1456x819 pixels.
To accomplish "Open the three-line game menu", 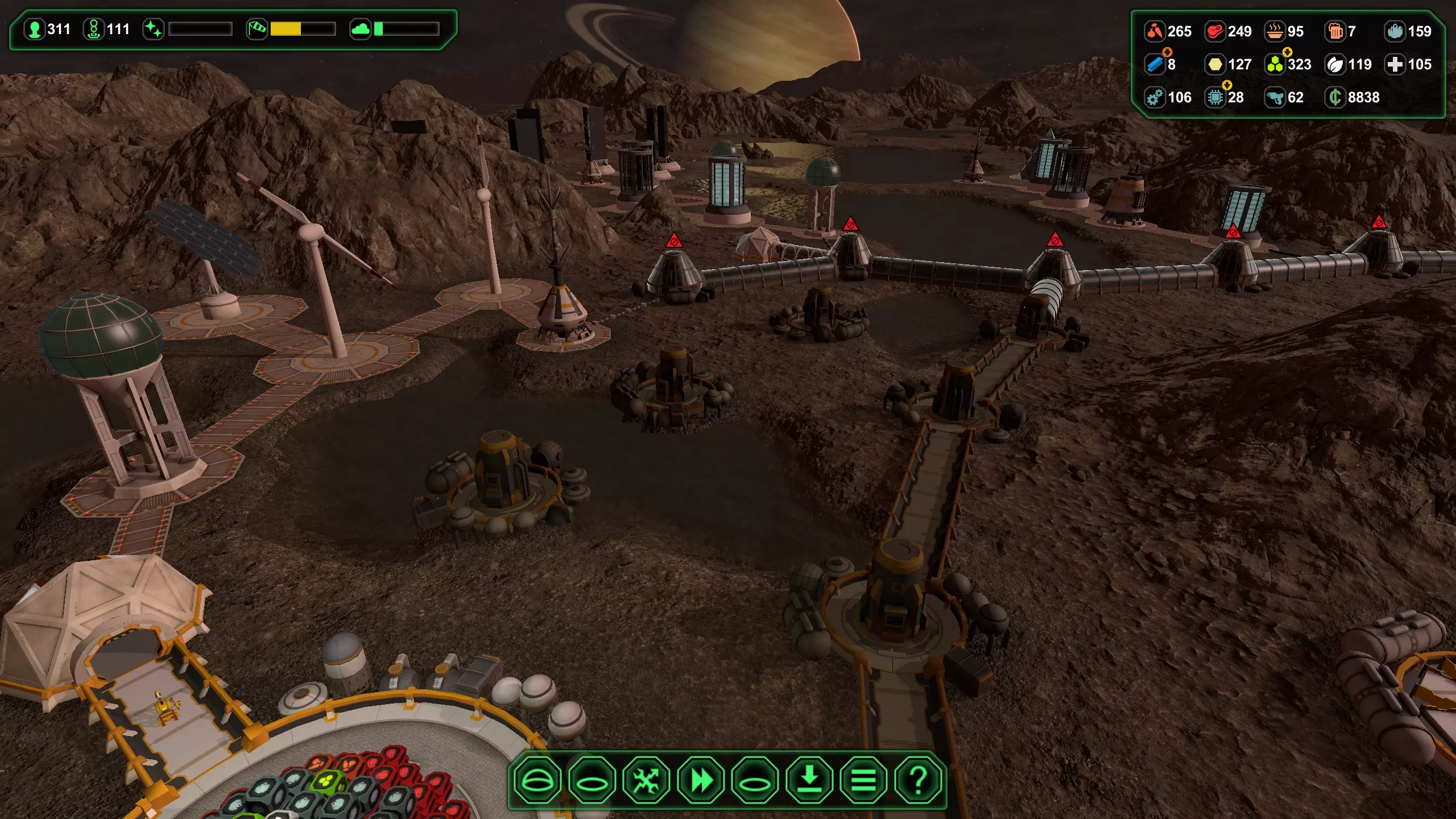I will pyautogui.click(x=863, y=780).
